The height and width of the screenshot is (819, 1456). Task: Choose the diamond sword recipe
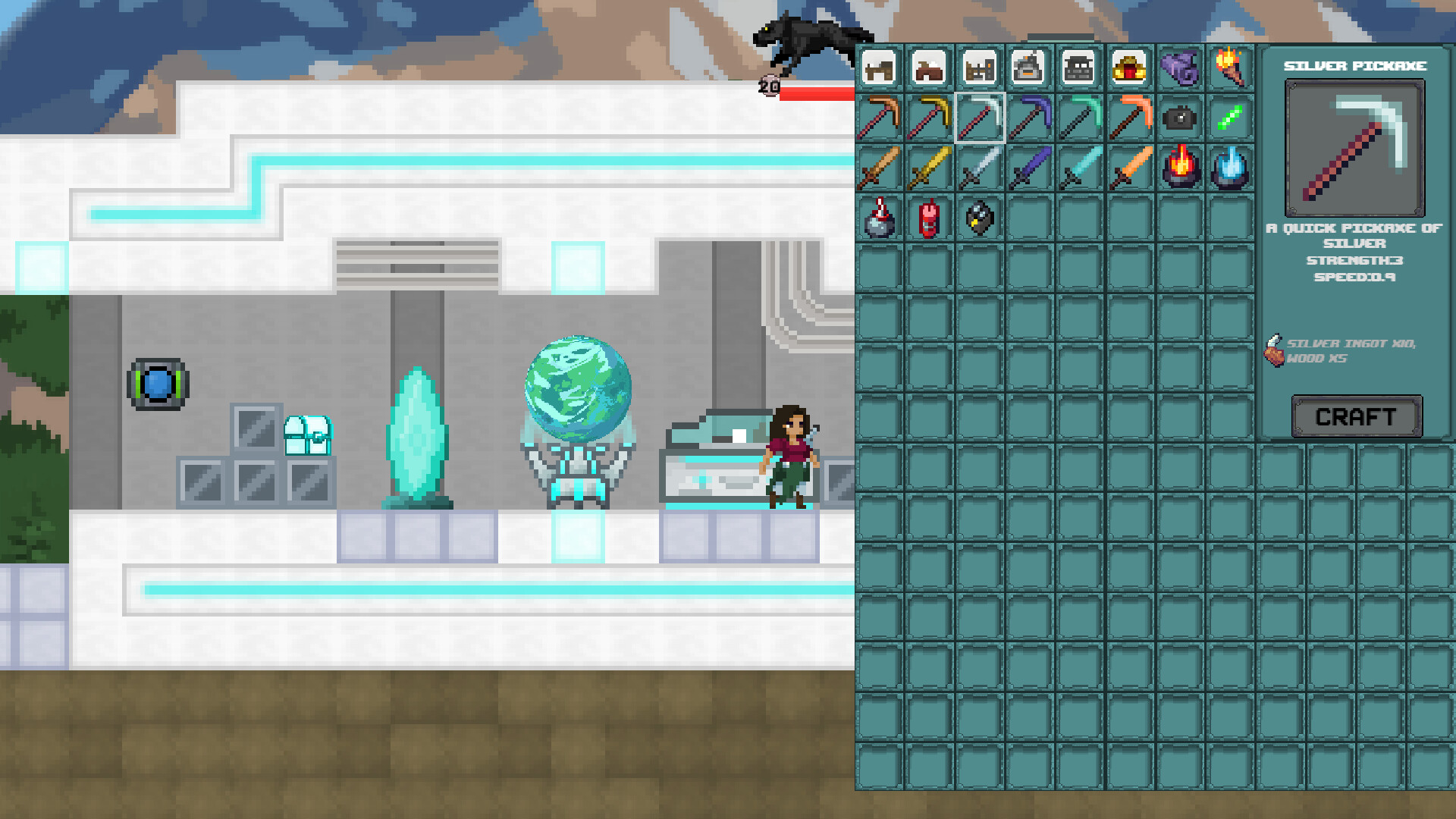1080,168
